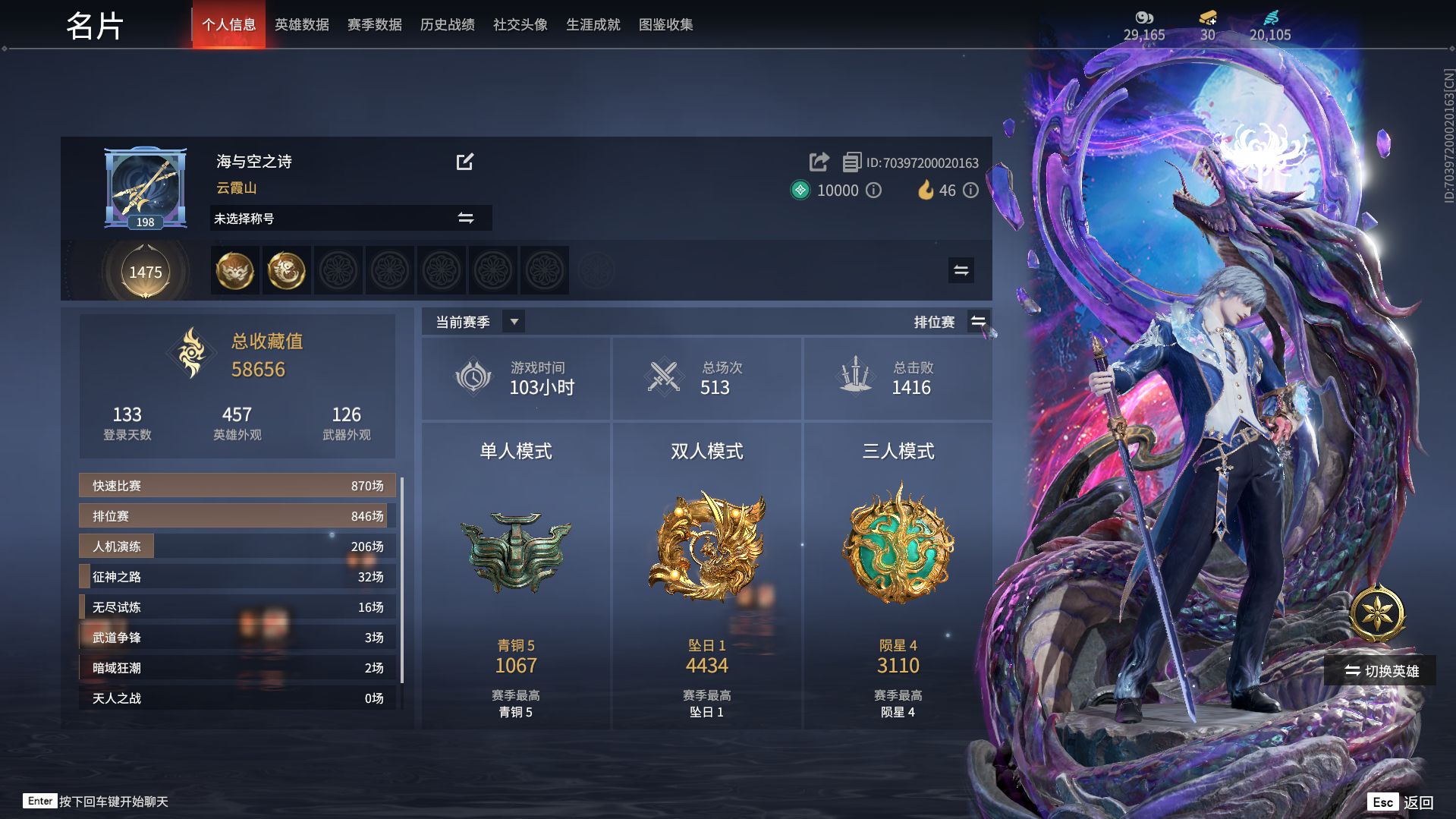The width and height of the screenshot is (1456, 819).
Task: Open the 排位赛 mode switcher arrows
Action: (x=978, y=321)
